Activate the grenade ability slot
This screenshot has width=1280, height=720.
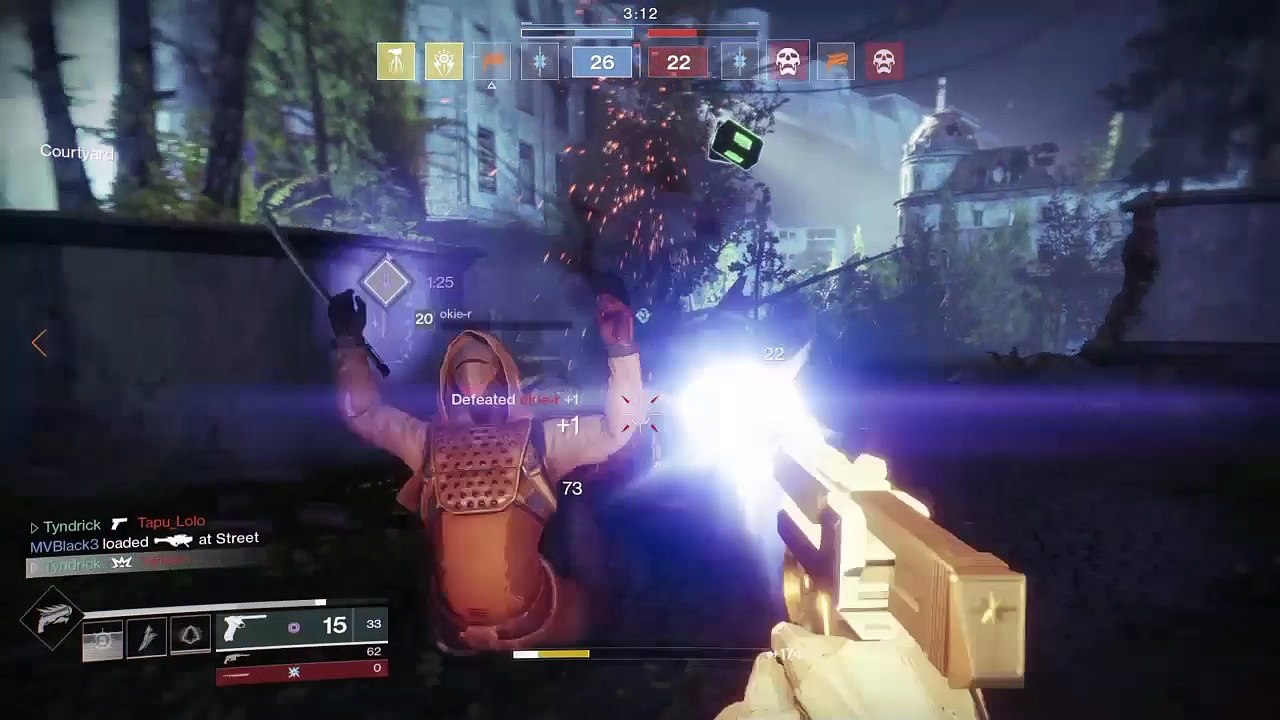pos(102,639)
